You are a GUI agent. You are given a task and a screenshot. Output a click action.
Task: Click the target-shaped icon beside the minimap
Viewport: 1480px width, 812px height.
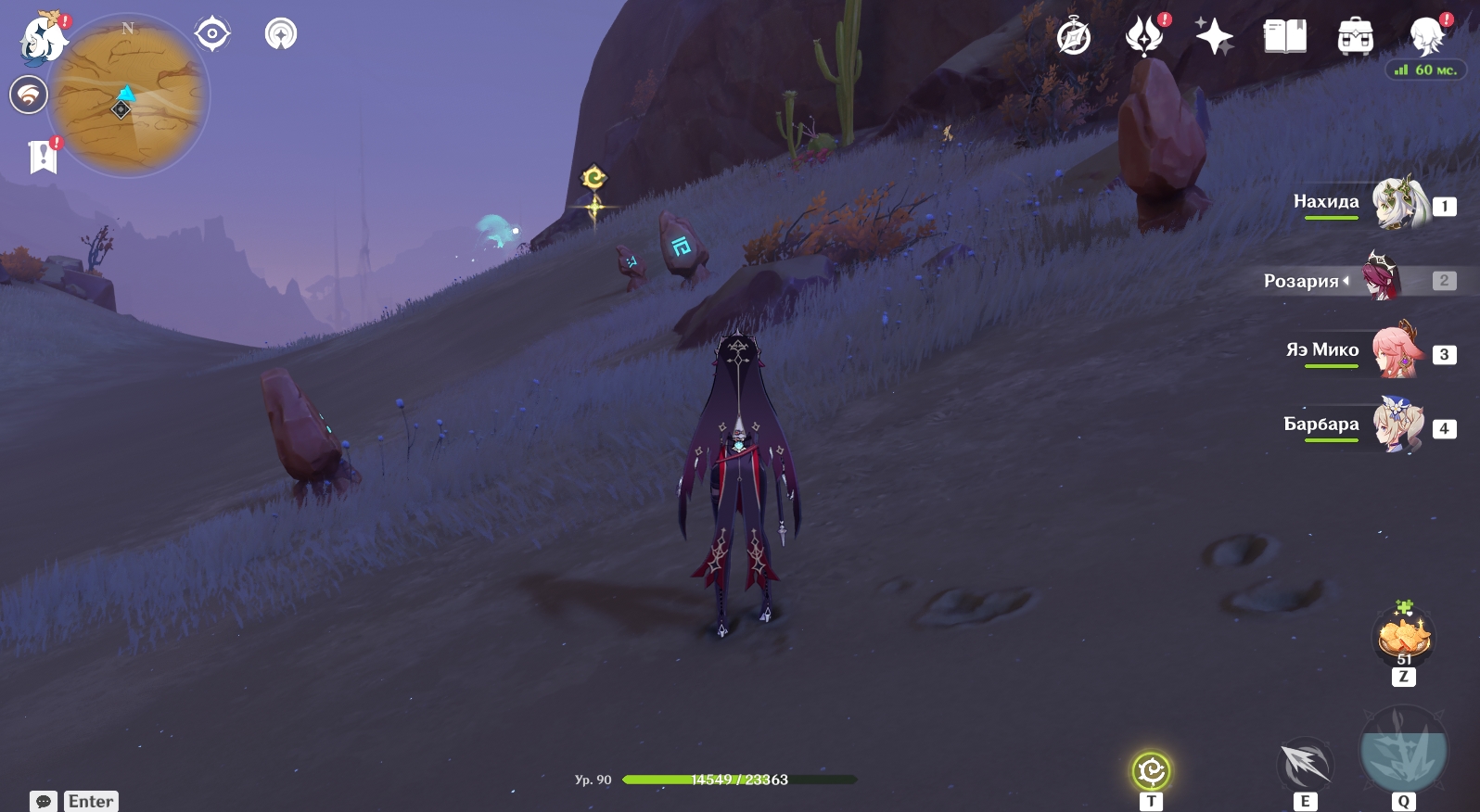click(212, 34)
